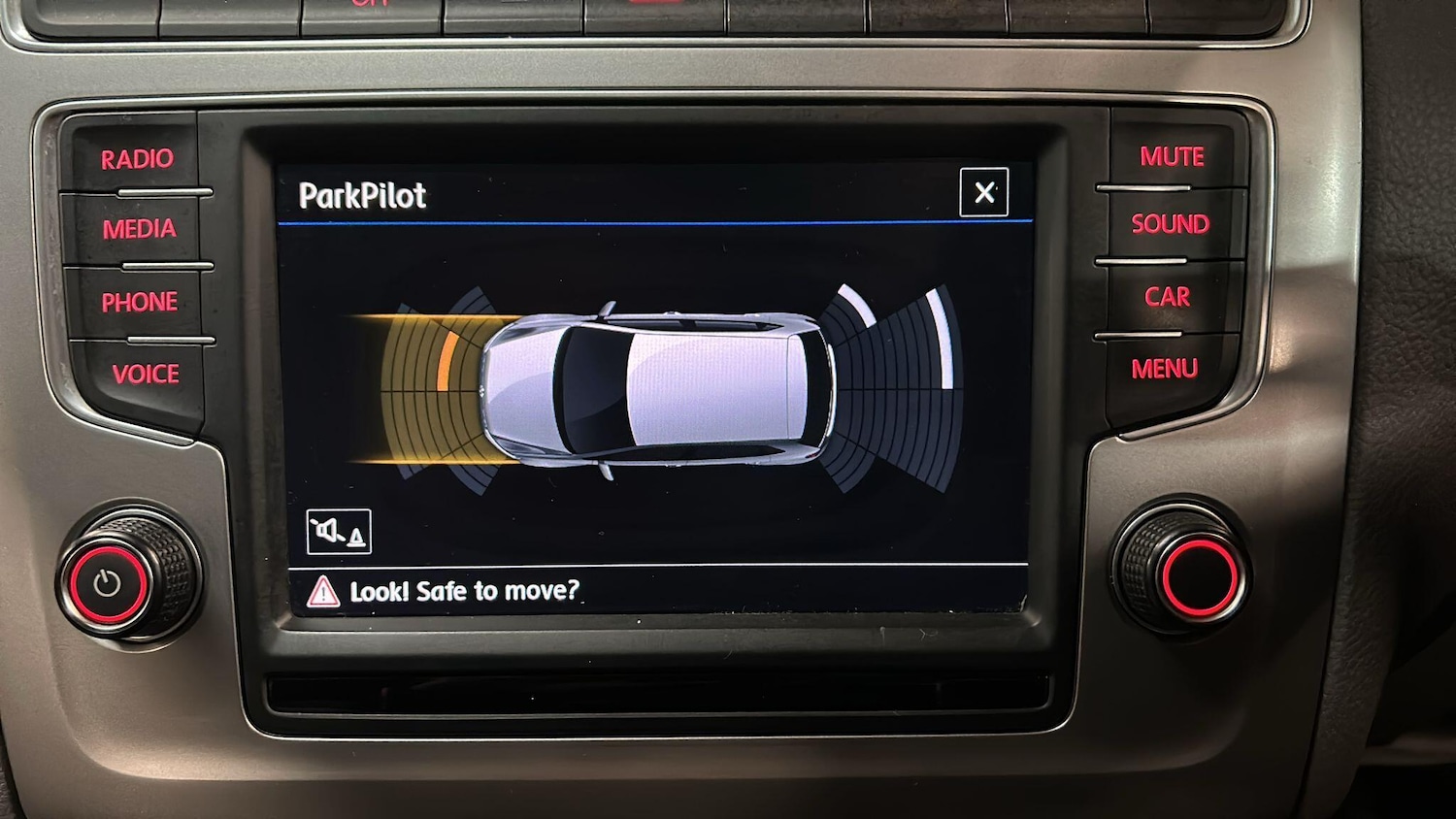Hit the MUTE button
This screenshot has height=819, width=1456.
click(1172, 156)
